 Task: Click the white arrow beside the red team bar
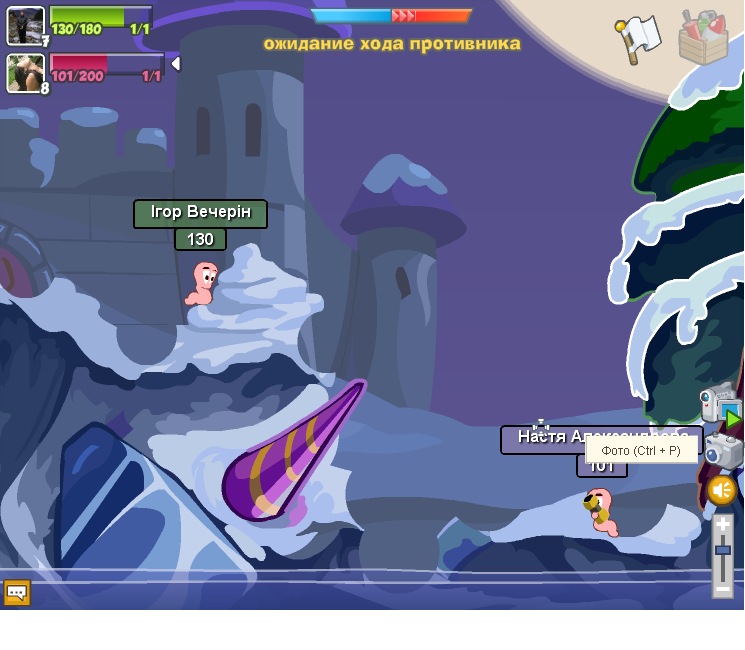coord(176,64)
